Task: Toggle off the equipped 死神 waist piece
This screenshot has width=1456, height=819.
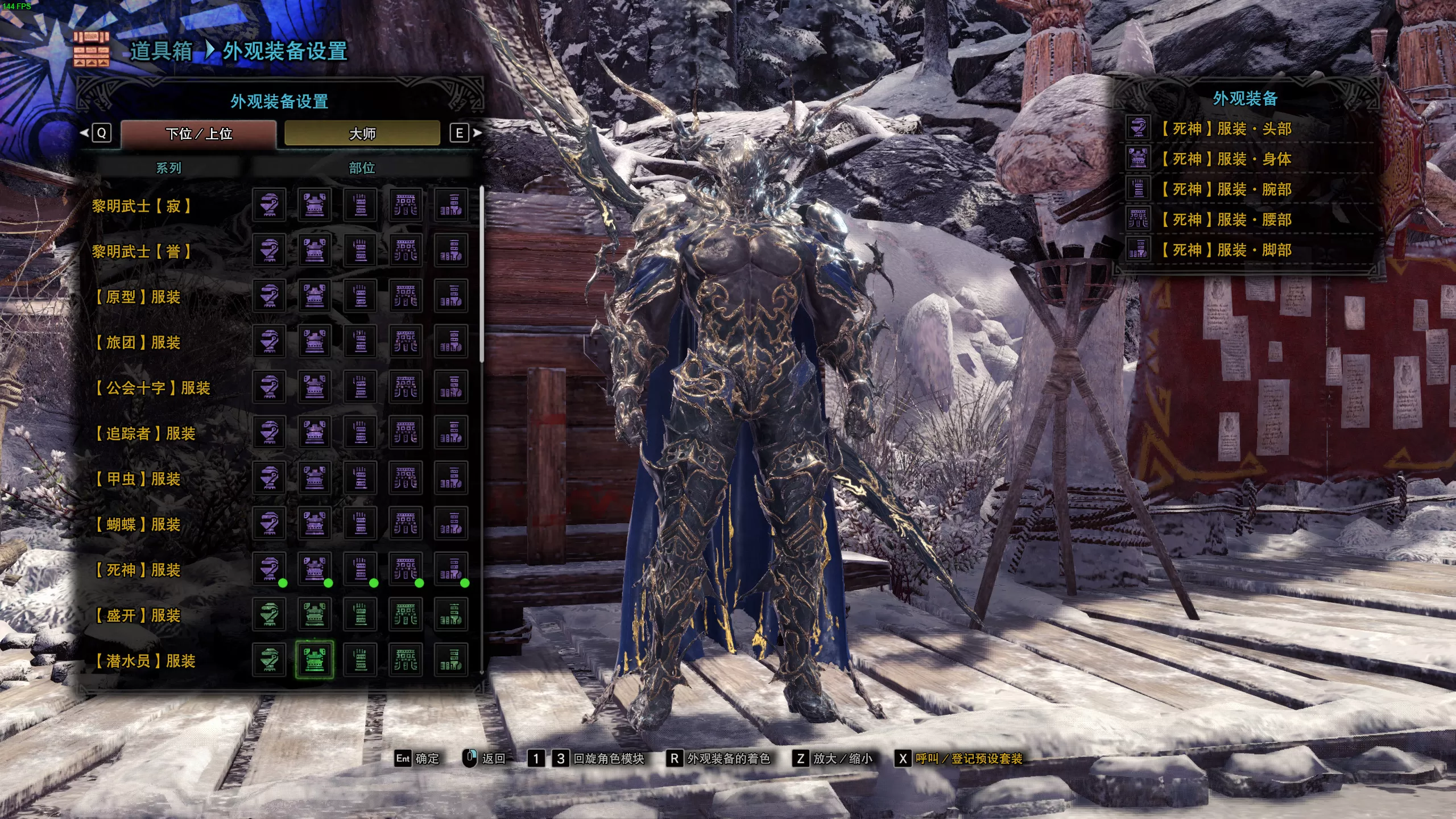Action: [x=407, y=570]
